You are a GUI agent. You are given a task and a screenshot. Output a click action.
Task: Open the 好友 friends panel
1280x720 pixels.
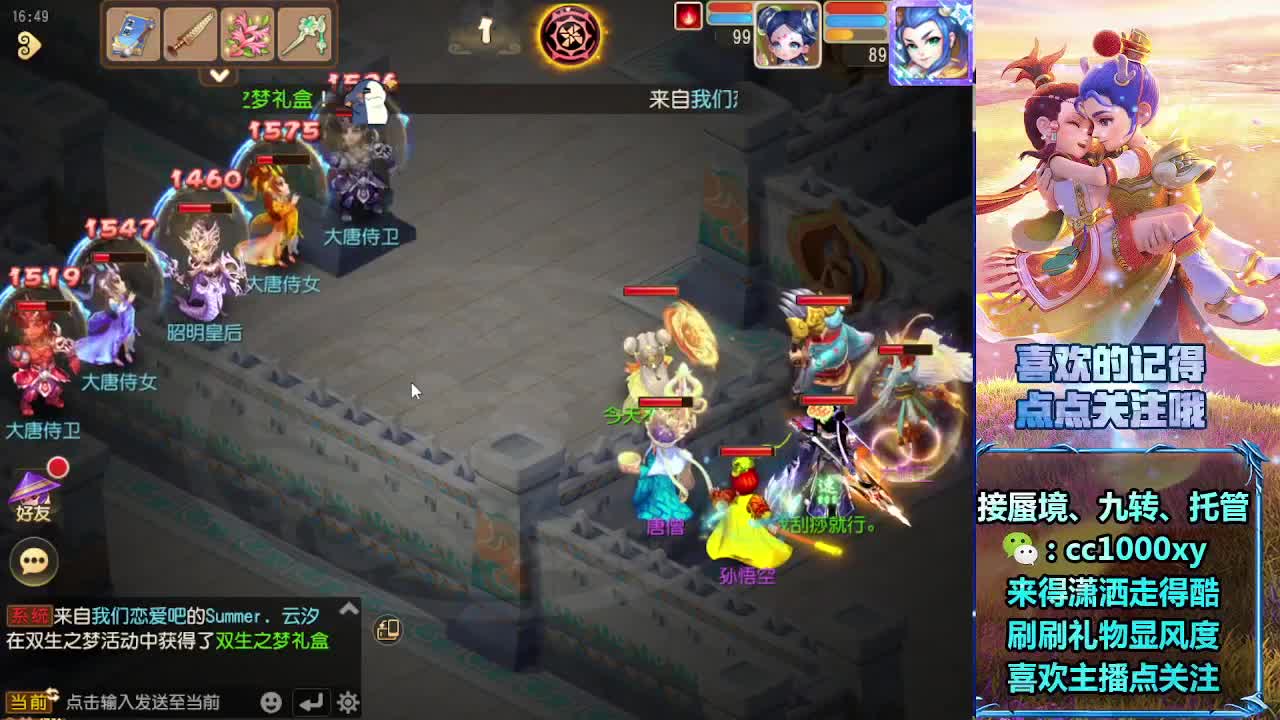click(35, 497)
